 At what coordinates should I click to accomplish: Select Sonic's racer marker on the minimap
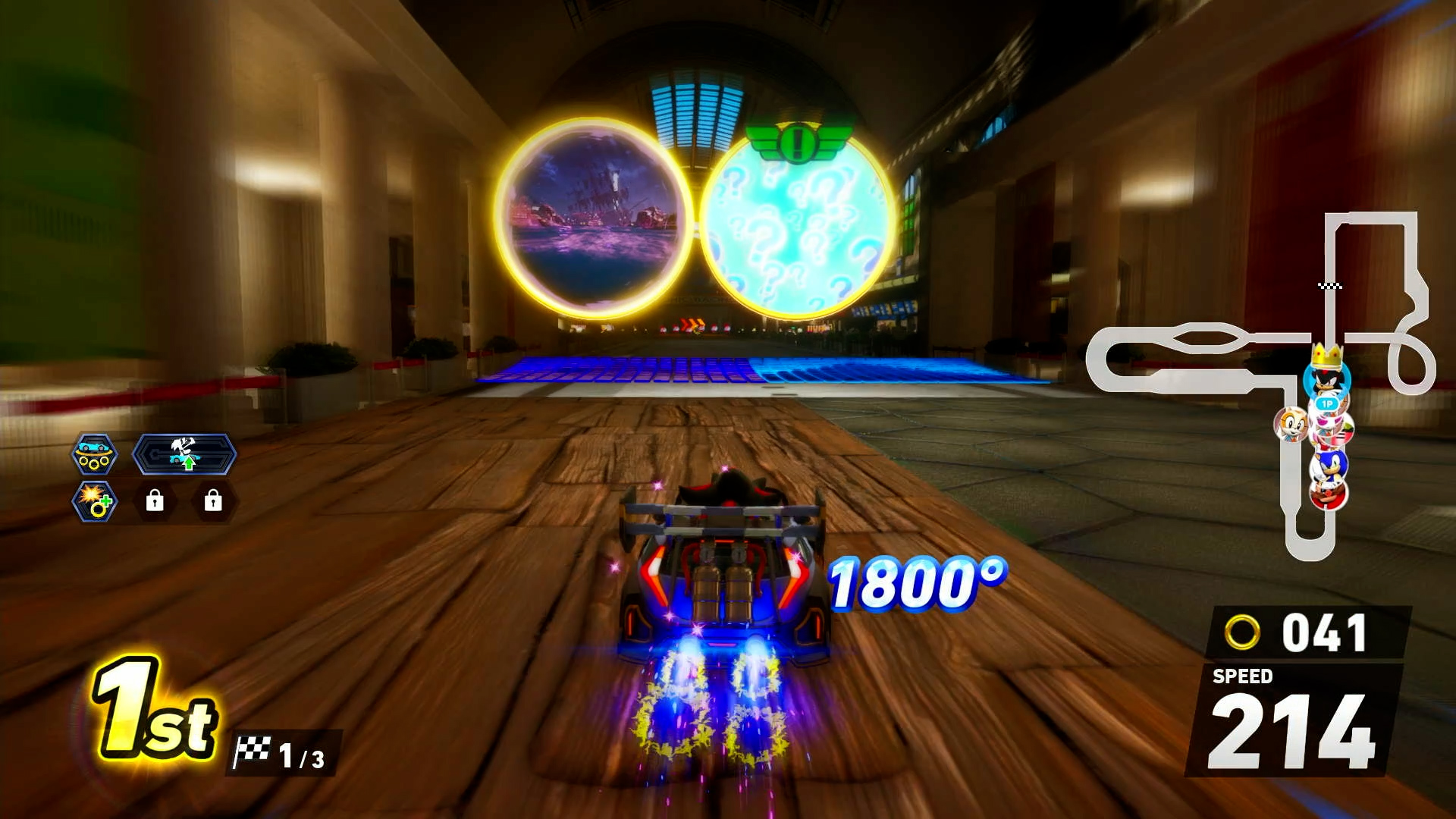[1329, 465]
